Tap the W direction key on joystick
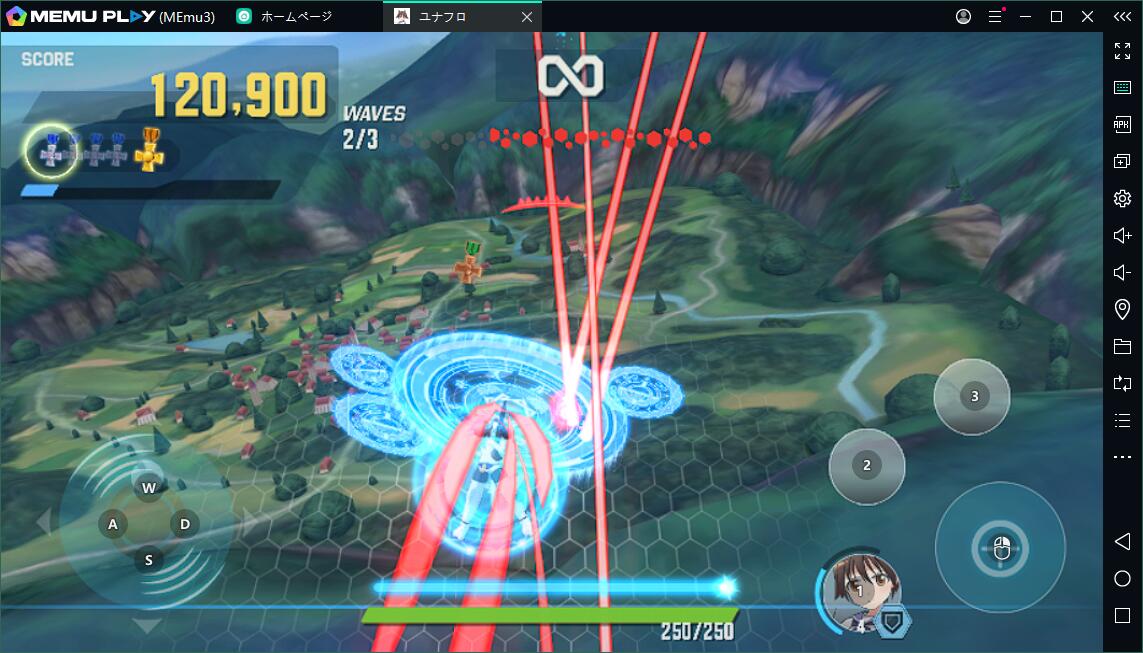 [149, 488]
